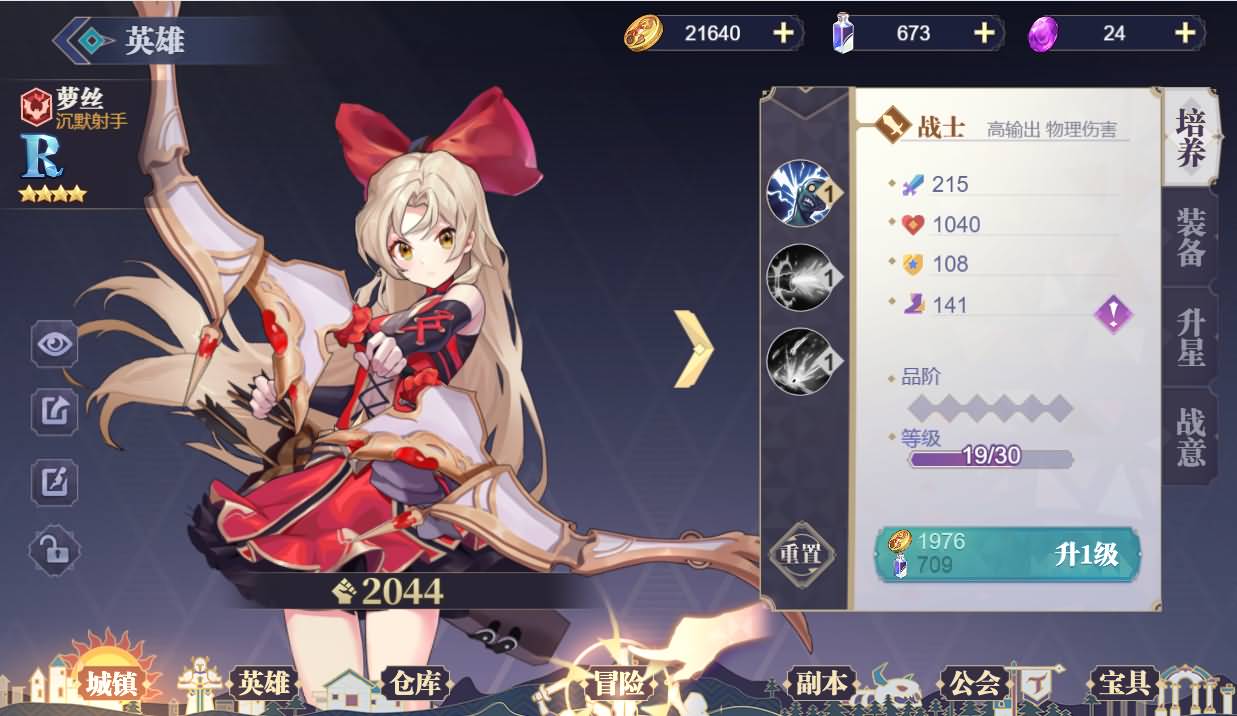Go to 城镇 town in bottom navigation

coord(110,684)
